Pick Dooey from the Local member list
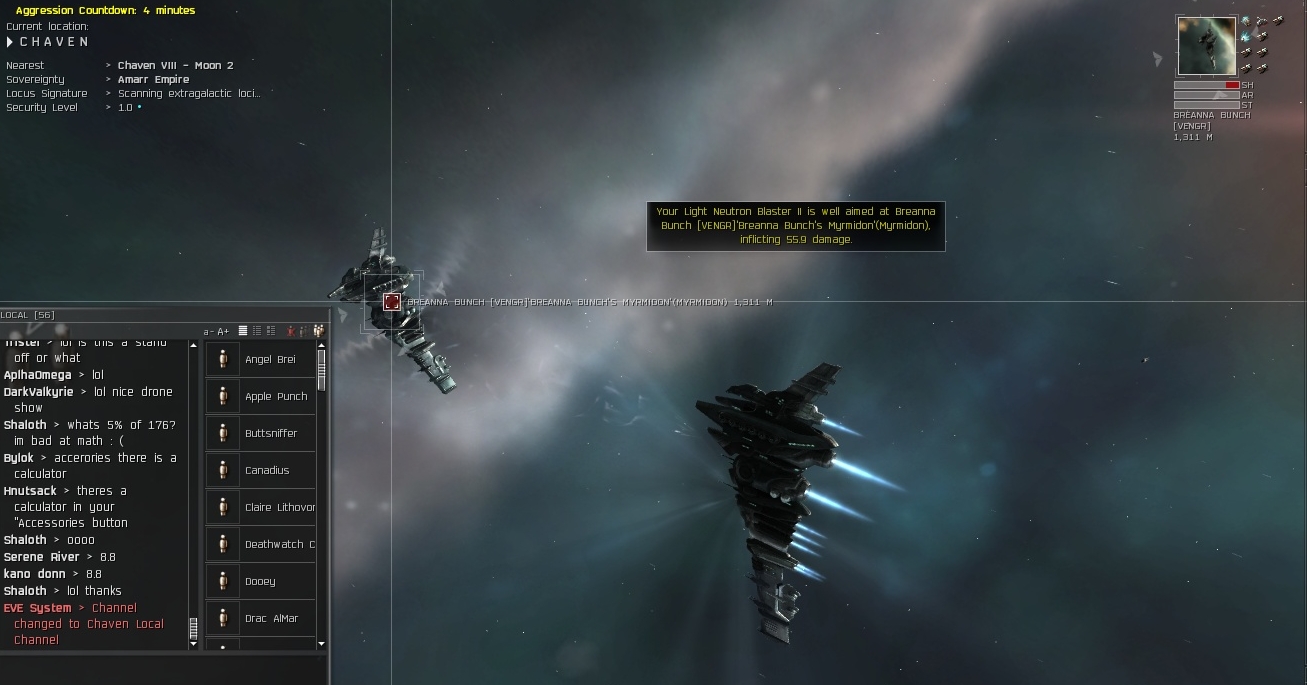 coord(261,582)
